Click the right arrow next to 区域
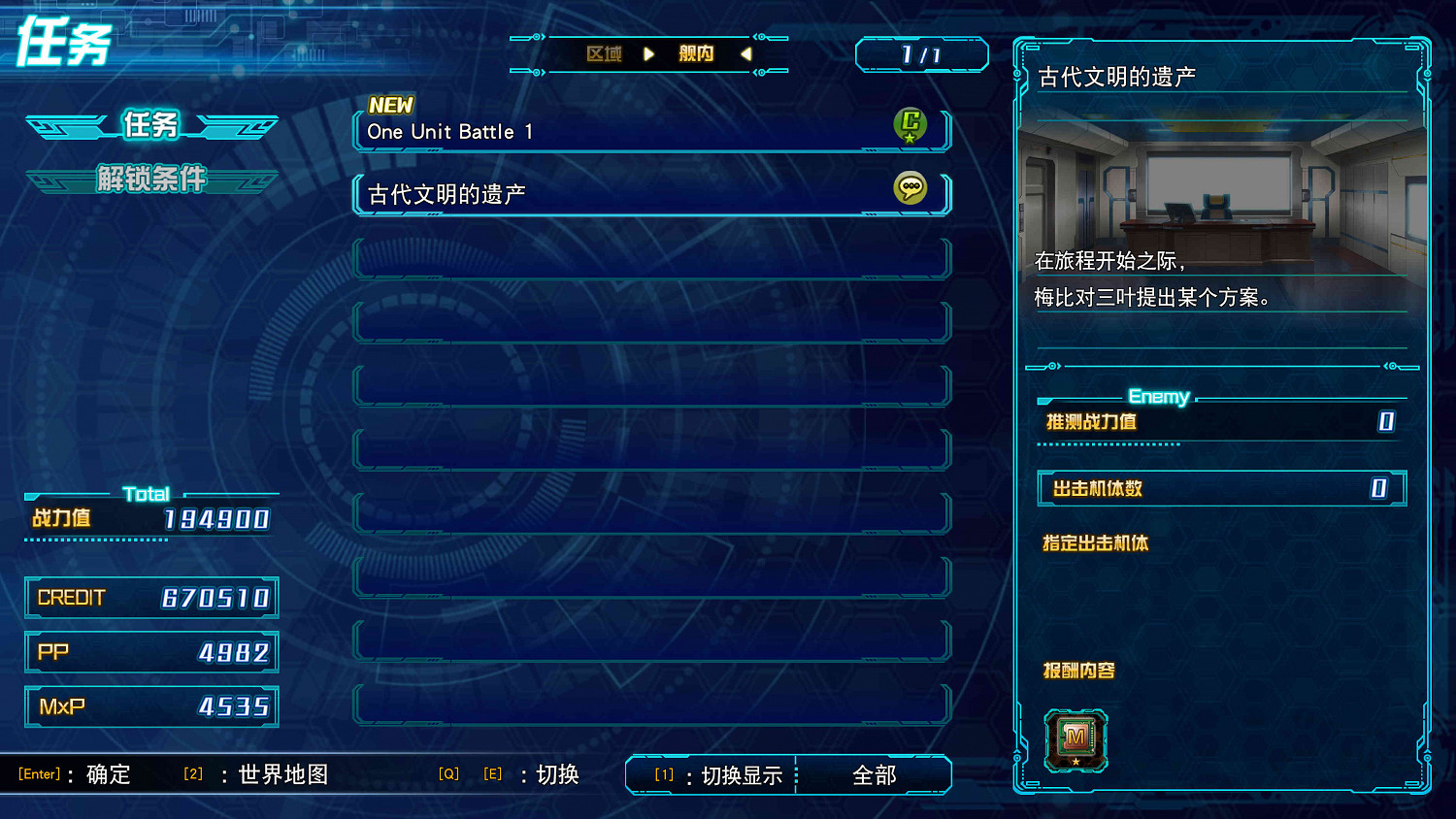This screenshot has height=819, width=1456. point(648,54)
